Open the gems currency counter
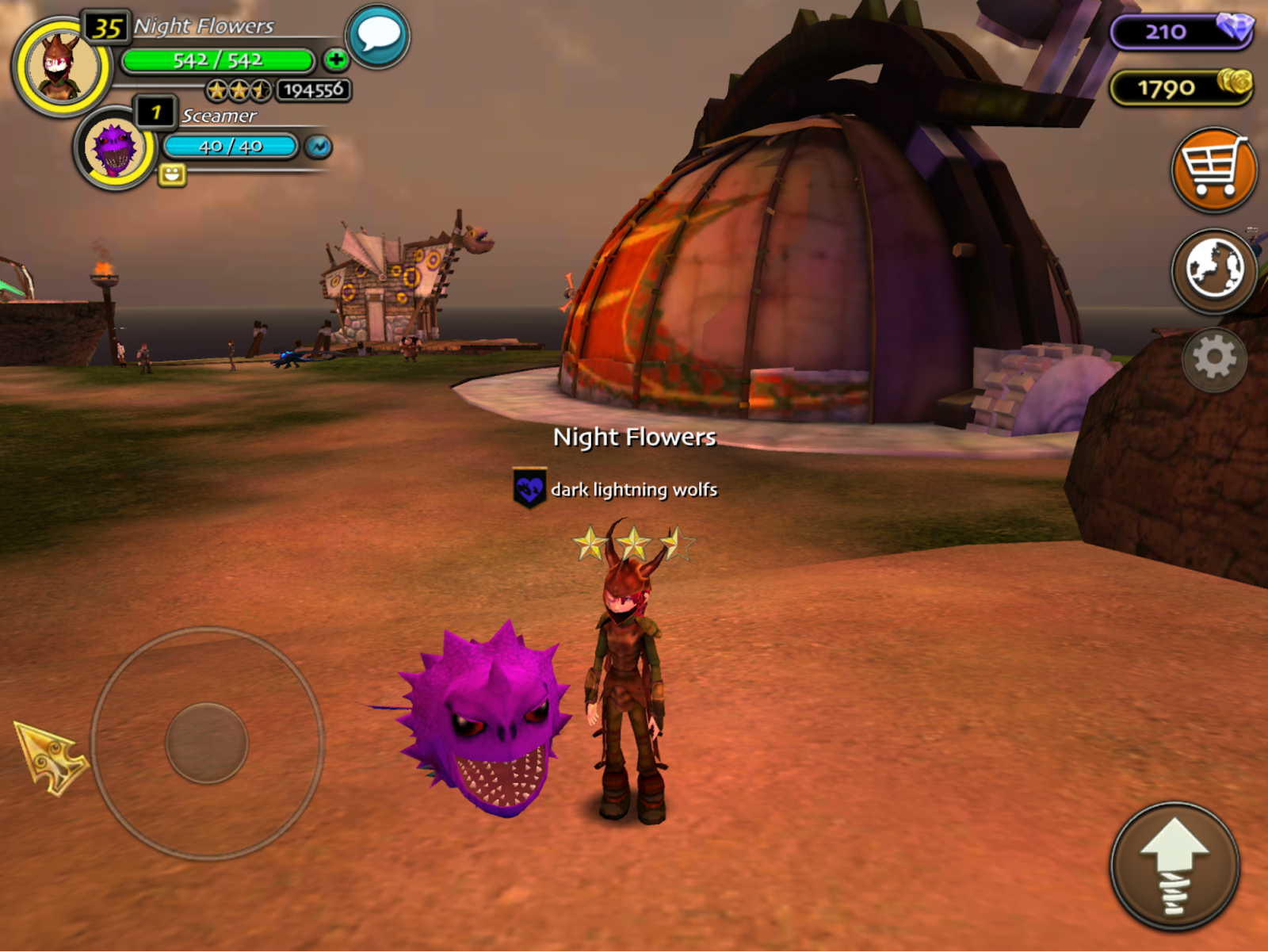This screenshot has height=952, width=1268. tap(1182, 32)
